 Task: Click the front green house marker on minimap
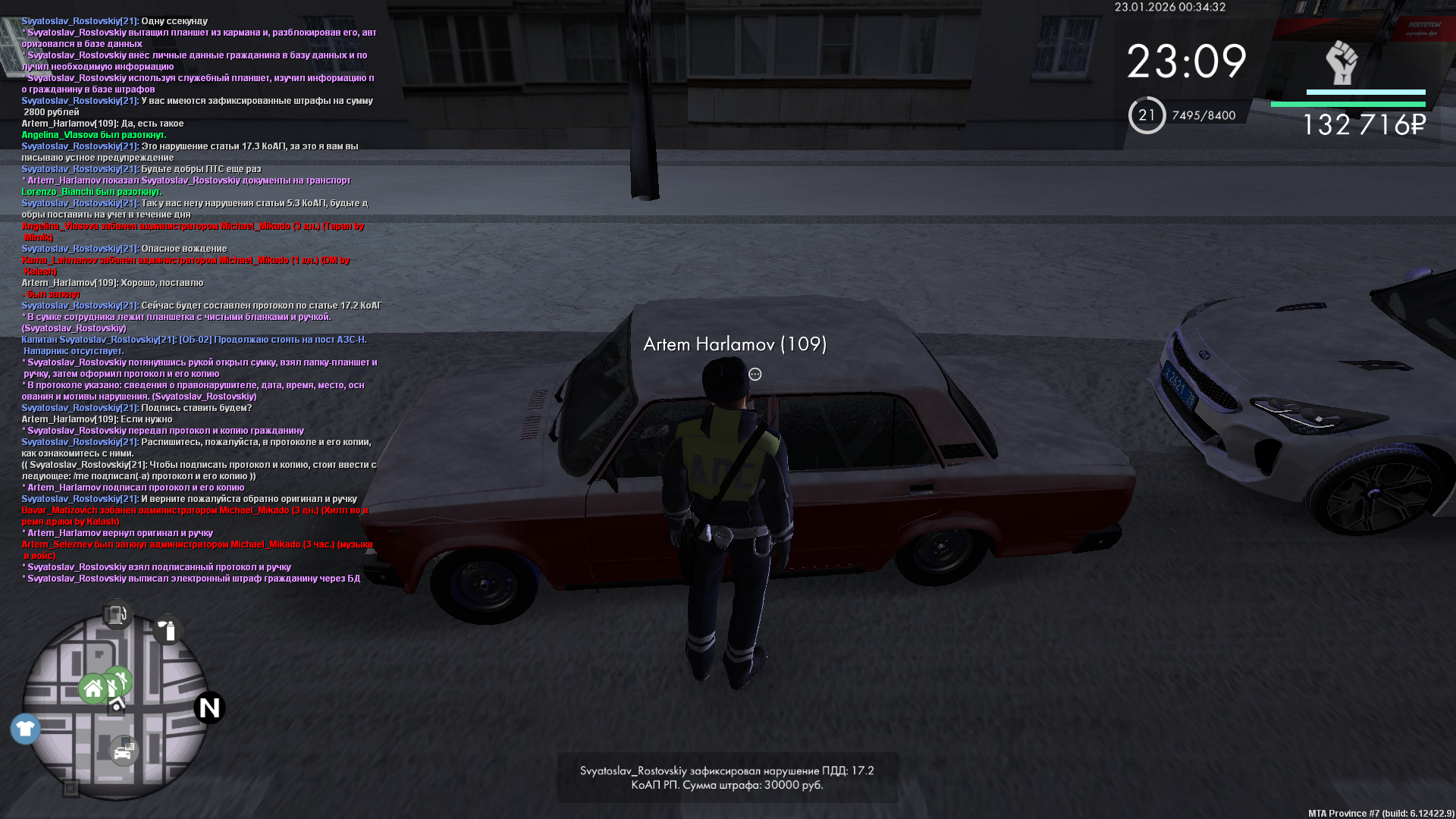(x=93, y=689)
